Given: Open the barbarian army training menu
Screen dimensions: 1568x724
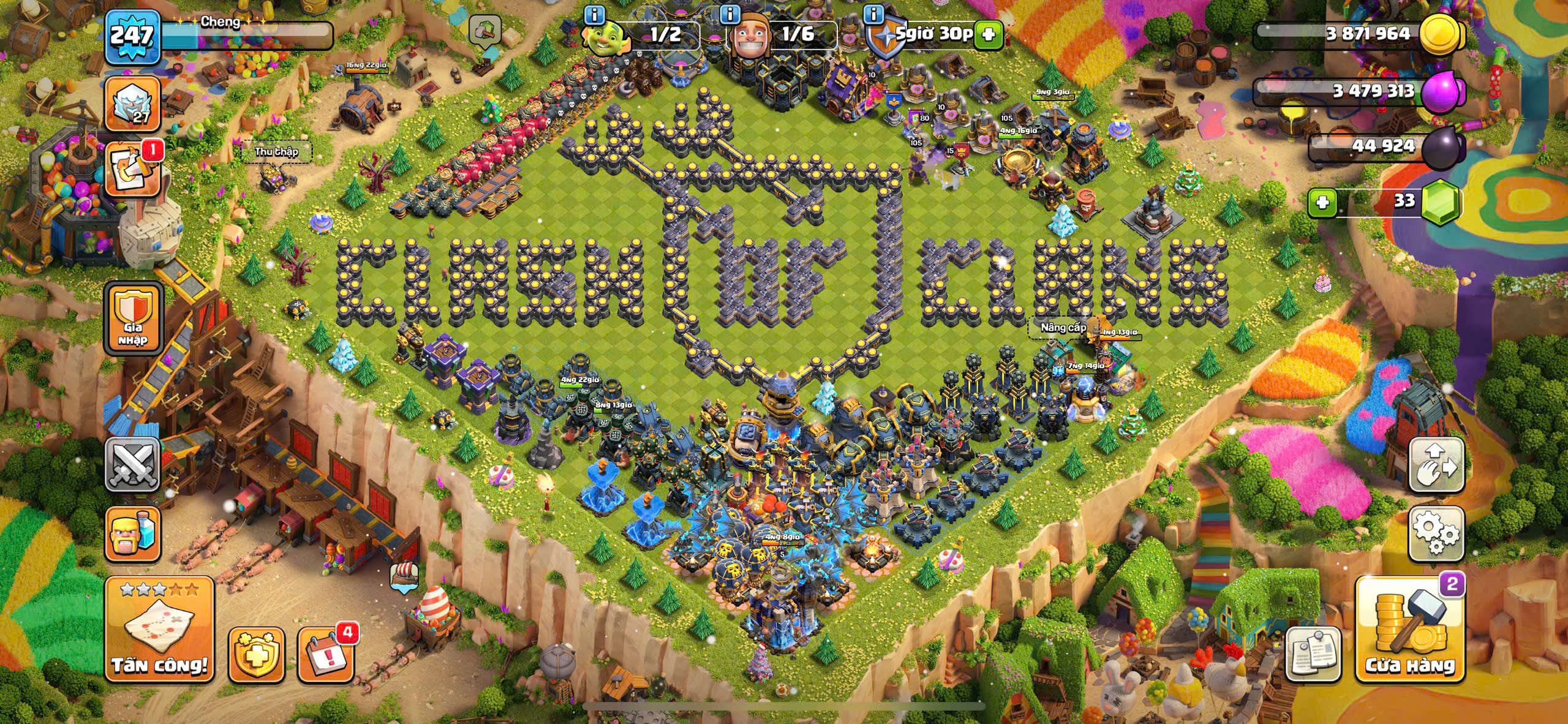Looking at the screenshot, I should coord(133,534).
